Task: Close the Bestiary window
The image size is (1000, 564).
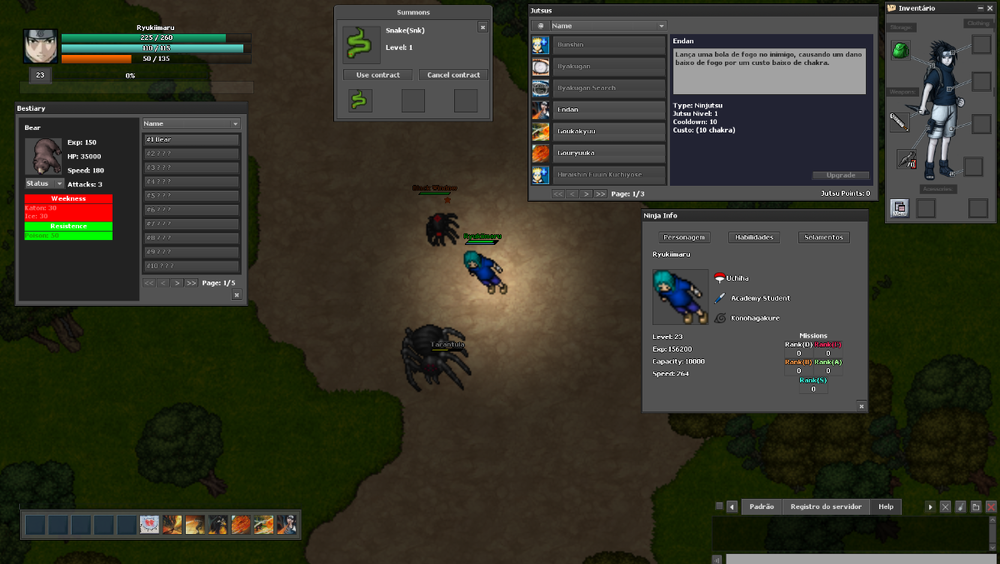Action: coord(236,295)
